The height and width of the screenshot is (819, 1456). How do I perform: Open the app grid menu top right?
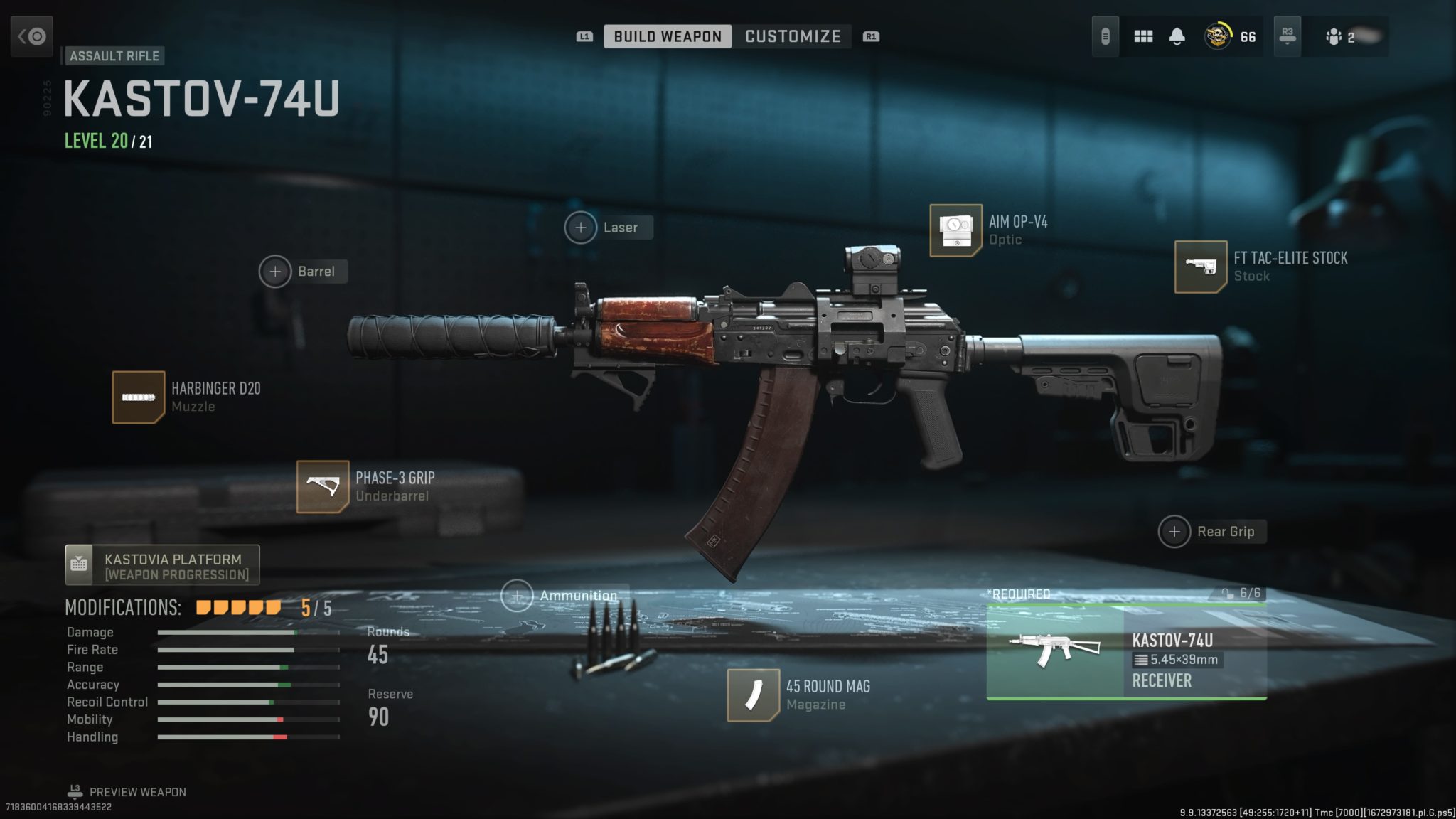1143,36
